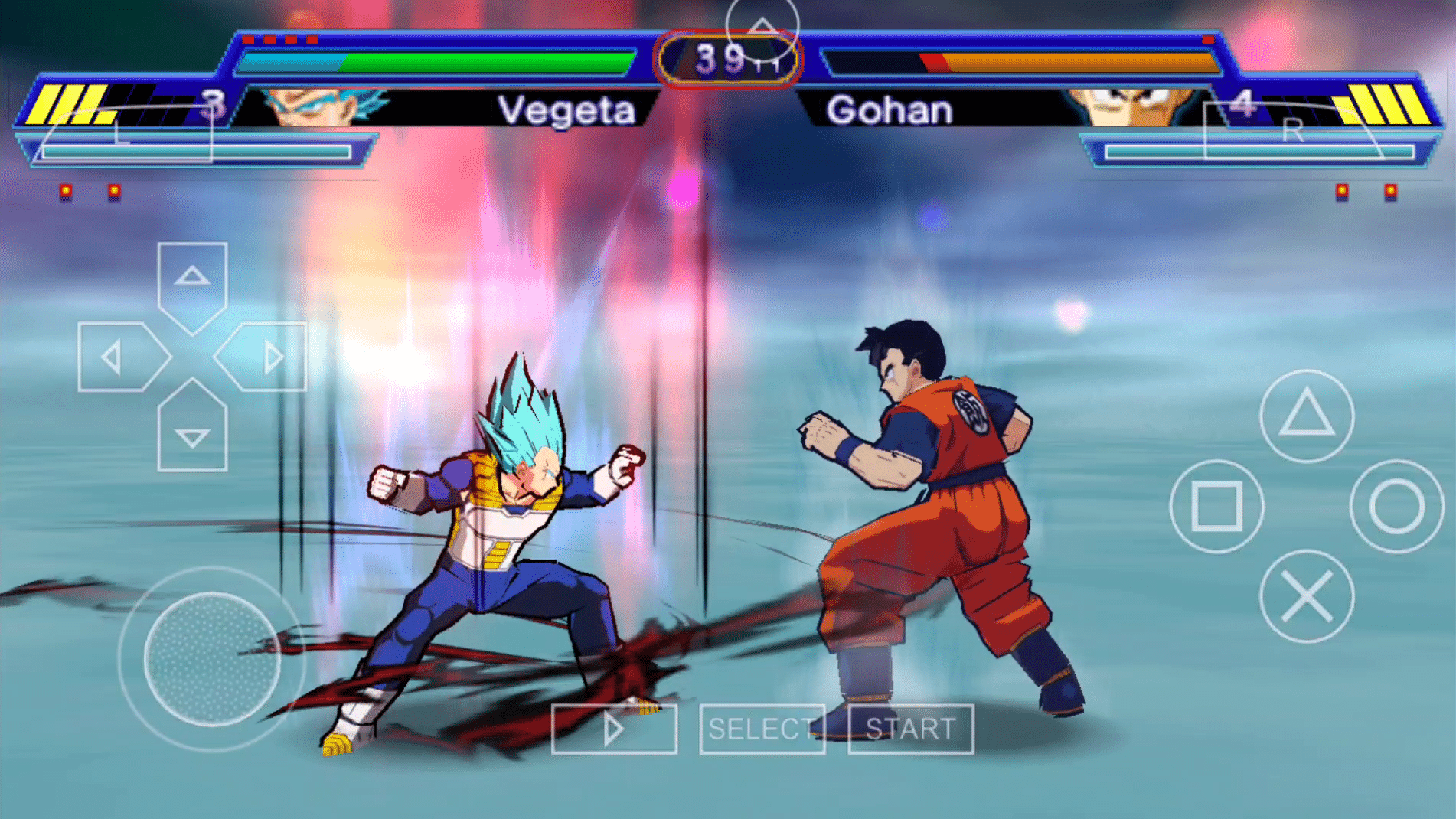
Task: Activate the fast-forward arrow button
Action: [614, 729]
